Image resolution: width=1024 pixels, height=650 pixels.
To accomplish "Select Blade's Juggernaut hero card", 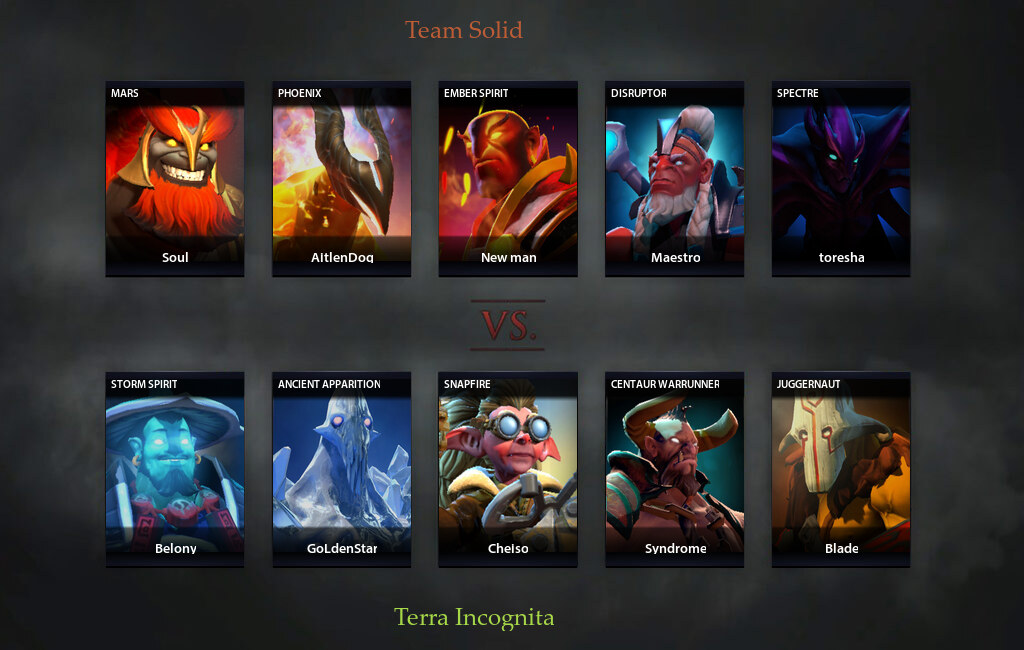I will pyautogui.click(x=841, y=469).
